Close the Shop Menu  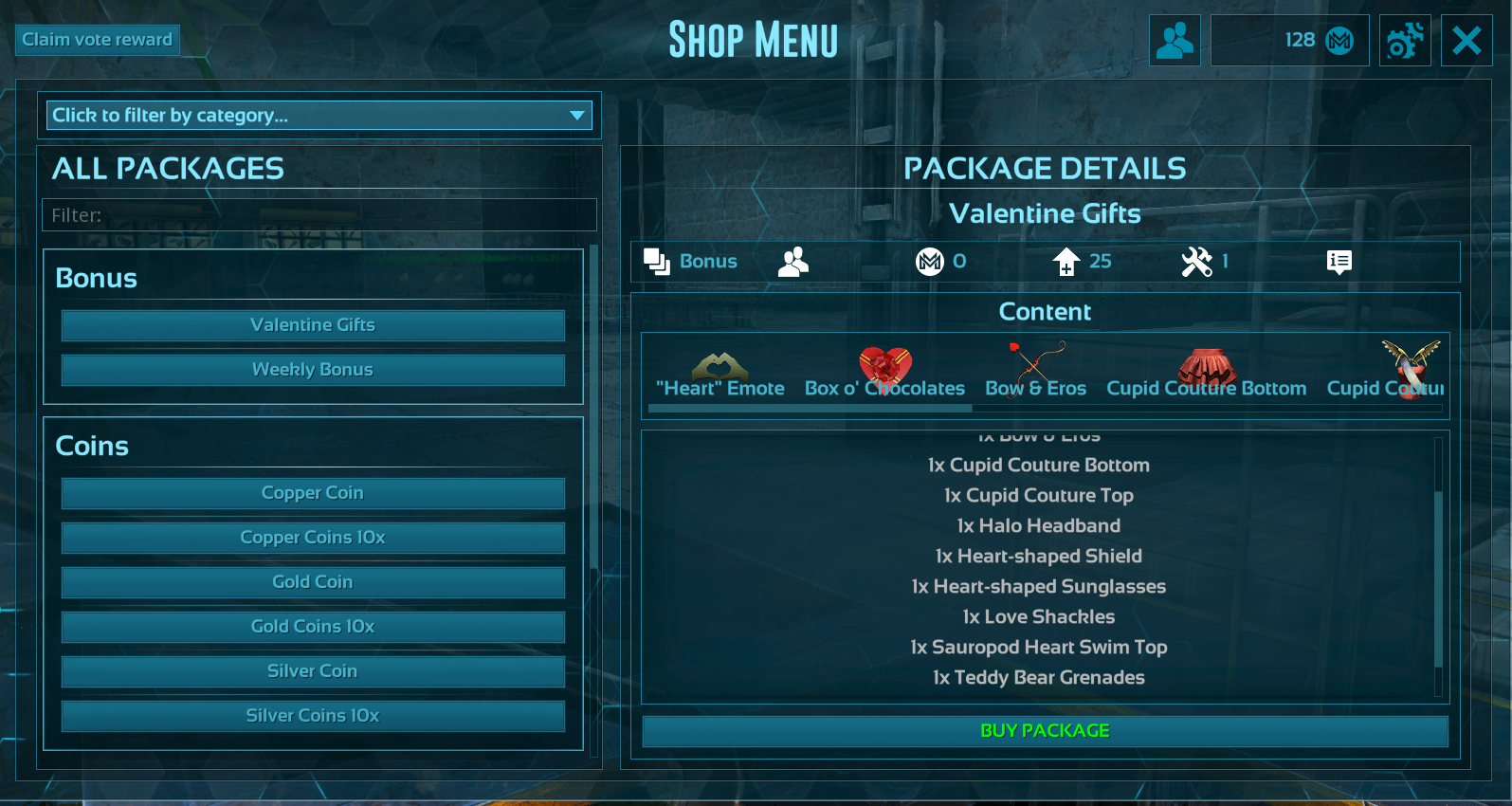tap(1466, 41)
